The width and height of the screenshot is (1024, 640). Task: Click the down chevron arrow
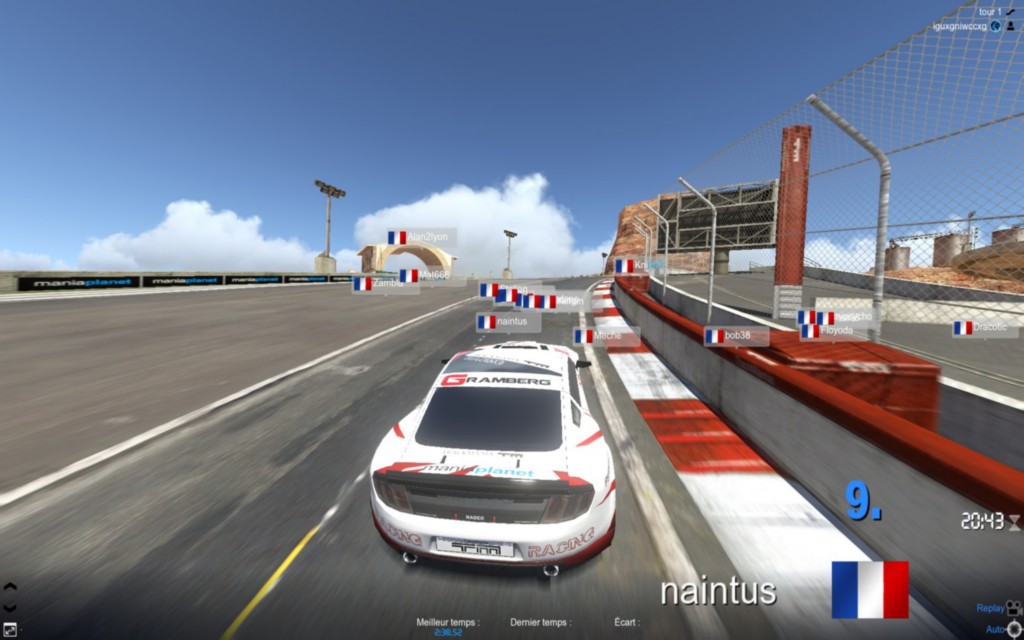click(10, 607)
